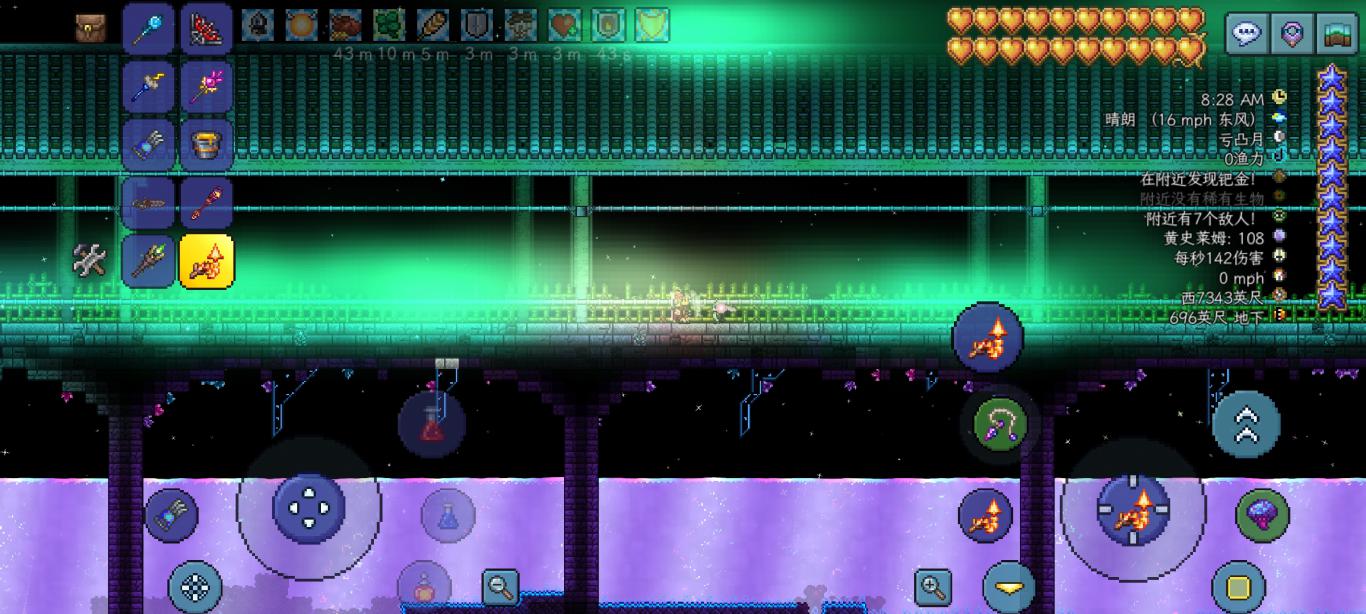This screenshot has height=614, width=1366.
Task: Open the inventory chest bag
Action: point(90,28)
